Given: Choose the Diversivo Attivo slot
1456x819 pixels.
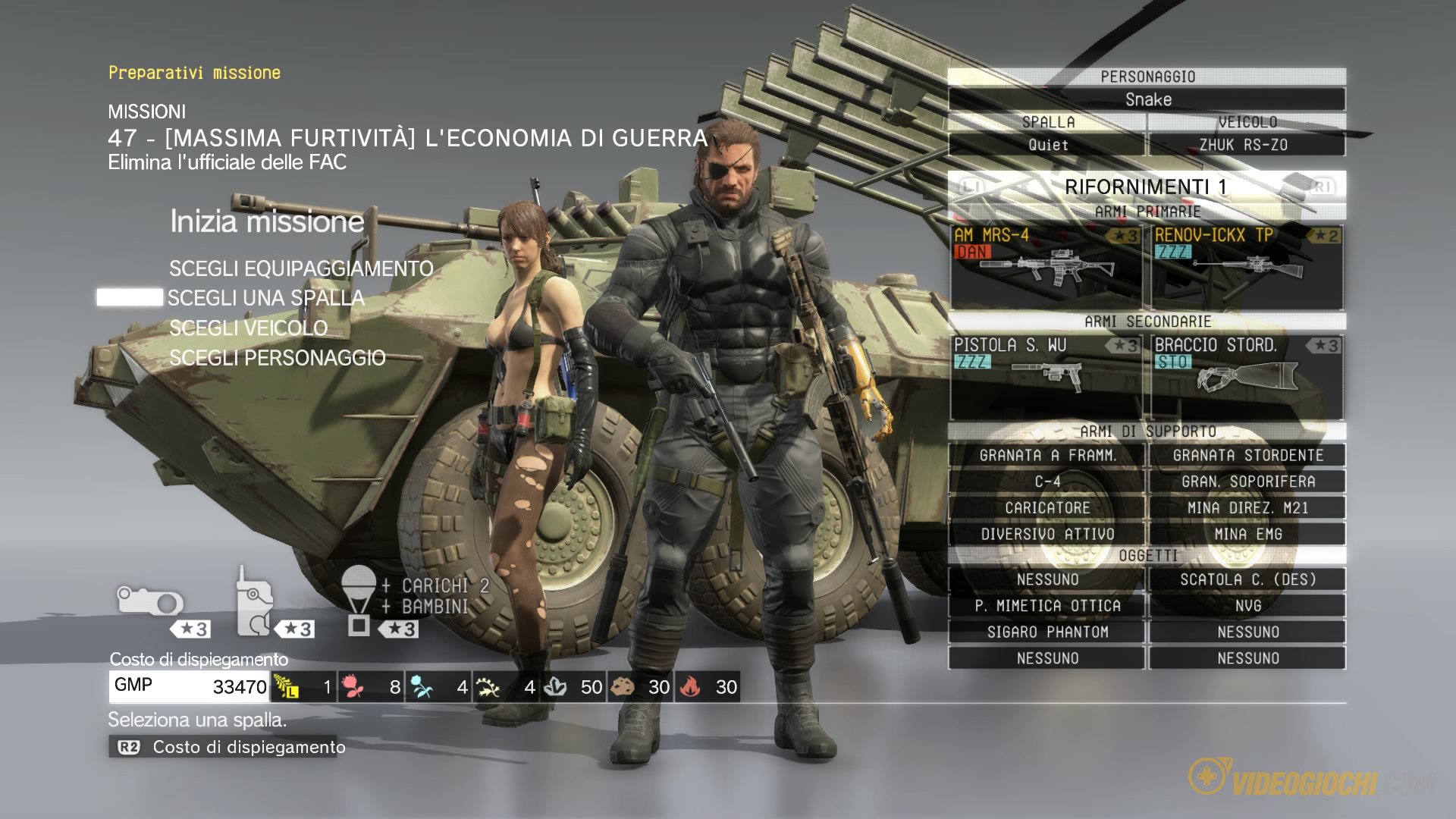Looking at the screenshot, I should coord(1047,534).
